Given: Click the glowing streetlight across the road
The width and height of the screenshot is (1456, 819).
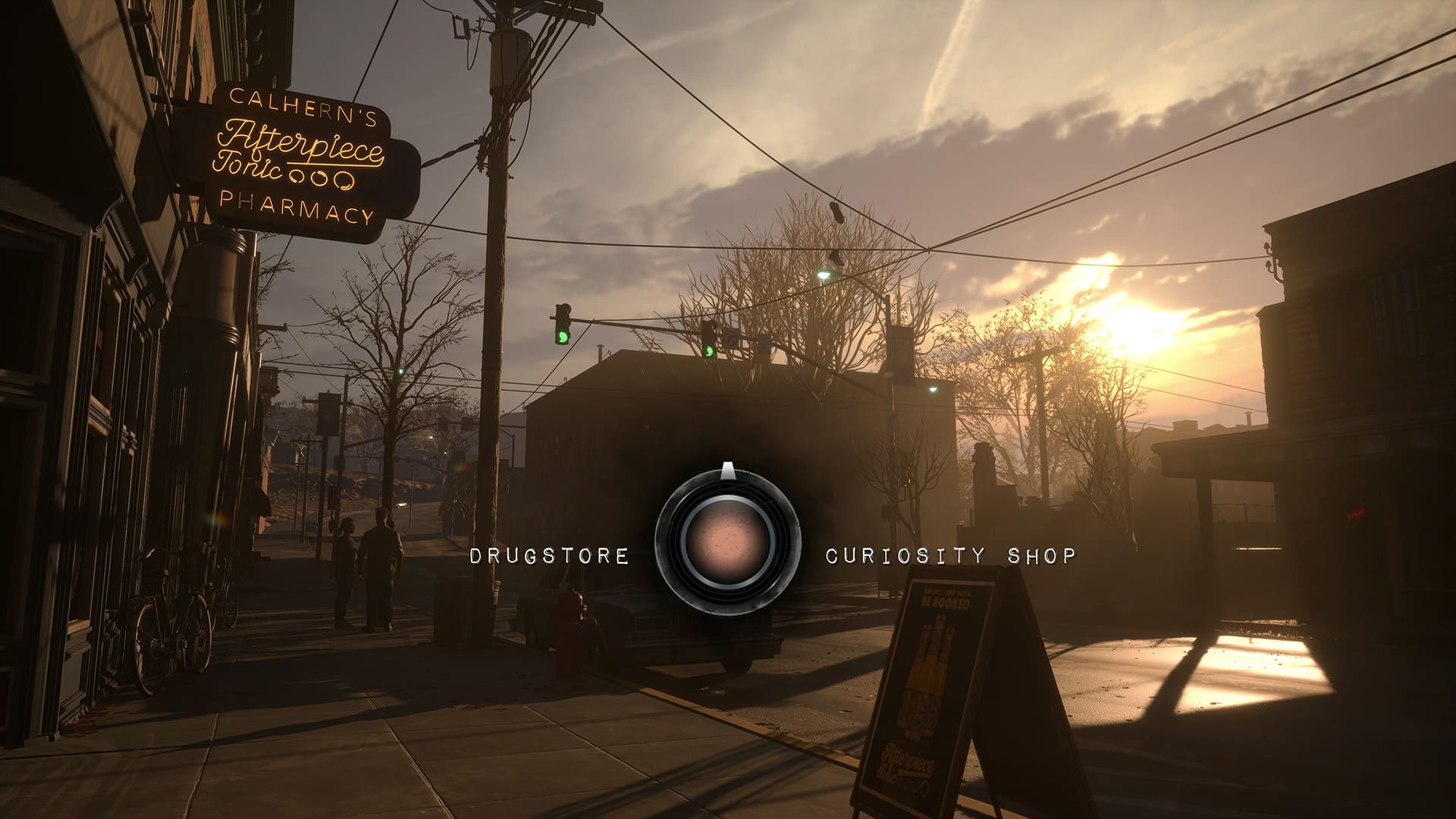Looking at the screenshot, I should click(823, 275).
